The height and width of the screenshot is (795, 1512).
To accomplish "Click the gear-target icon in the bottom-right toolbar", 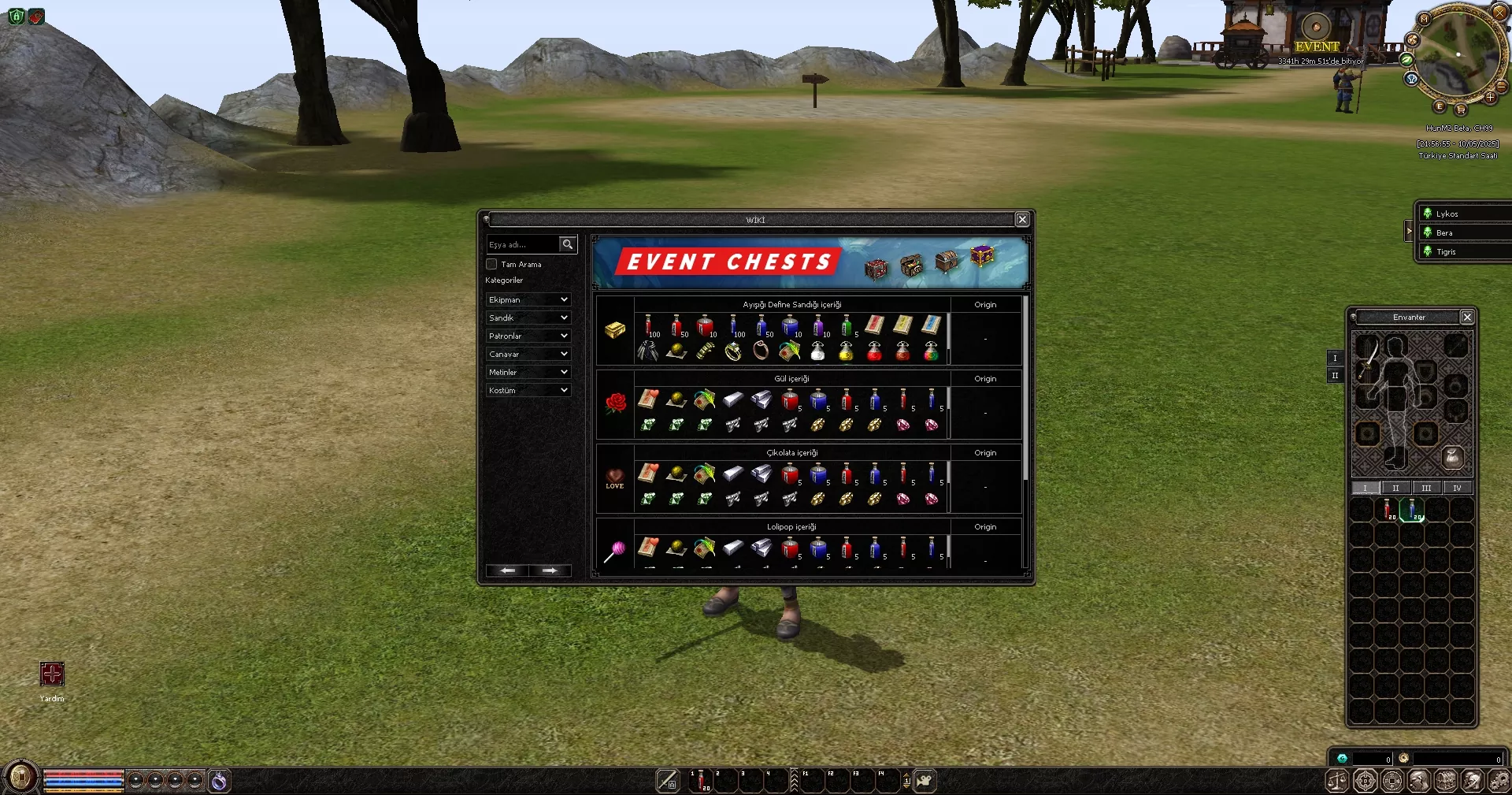I will (1364, 781).
